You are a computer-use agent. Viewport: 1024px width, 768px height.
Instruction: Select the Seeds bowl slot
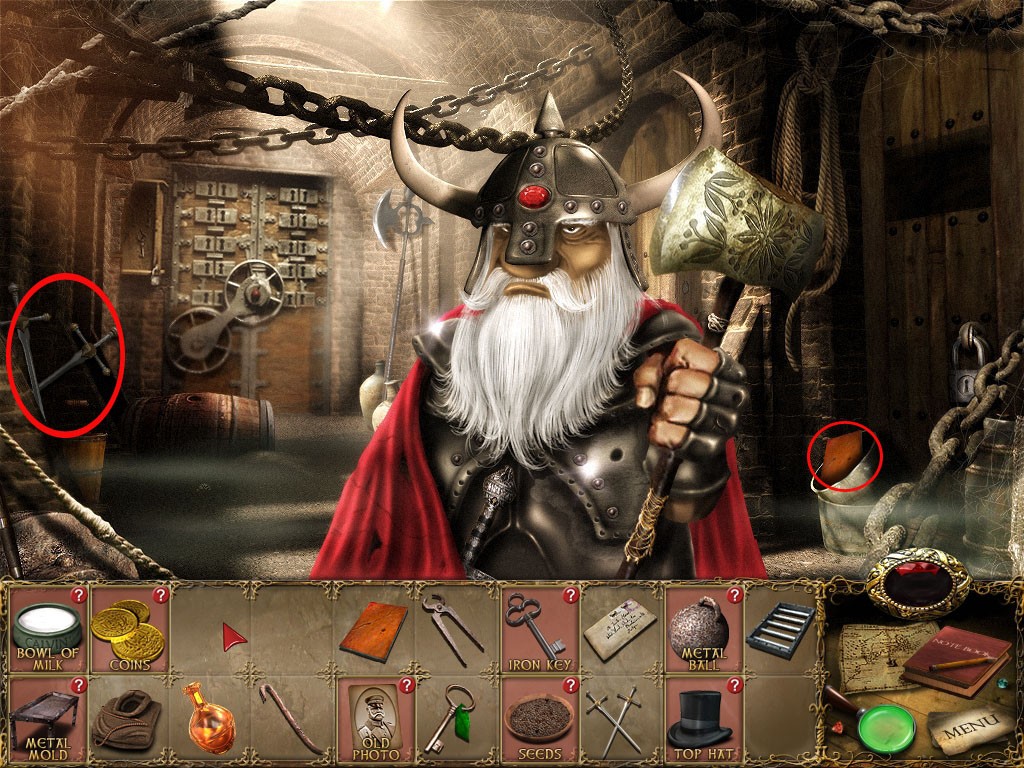538,719
